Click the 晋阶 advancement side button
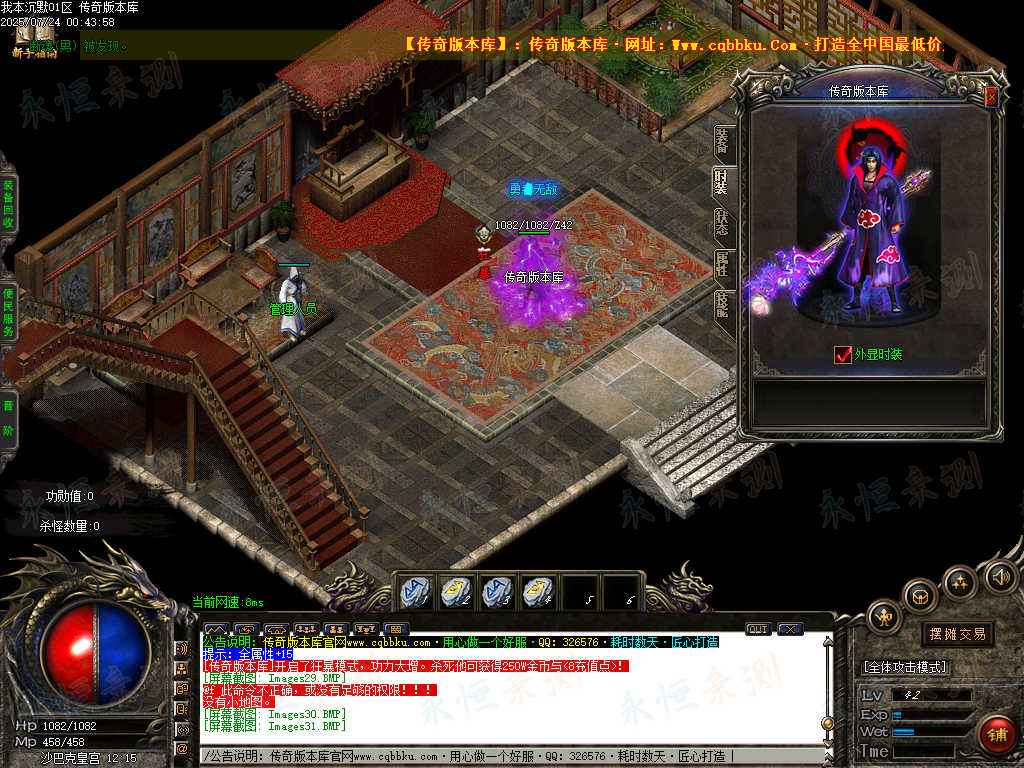1024x768 pixels. 8,417
